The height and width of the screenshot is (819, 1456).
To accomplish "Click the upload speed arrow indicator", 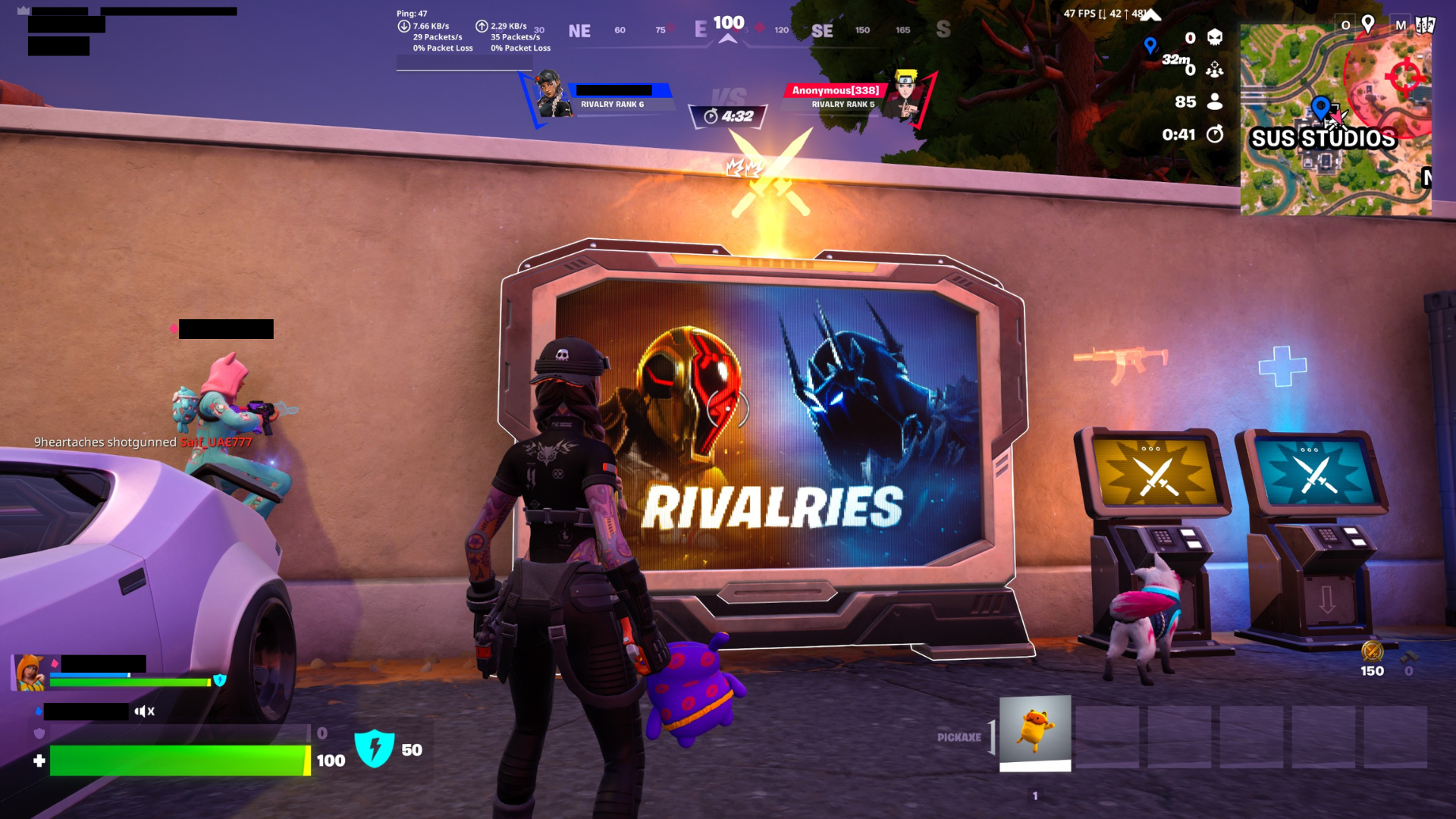I will click(482, 27).
